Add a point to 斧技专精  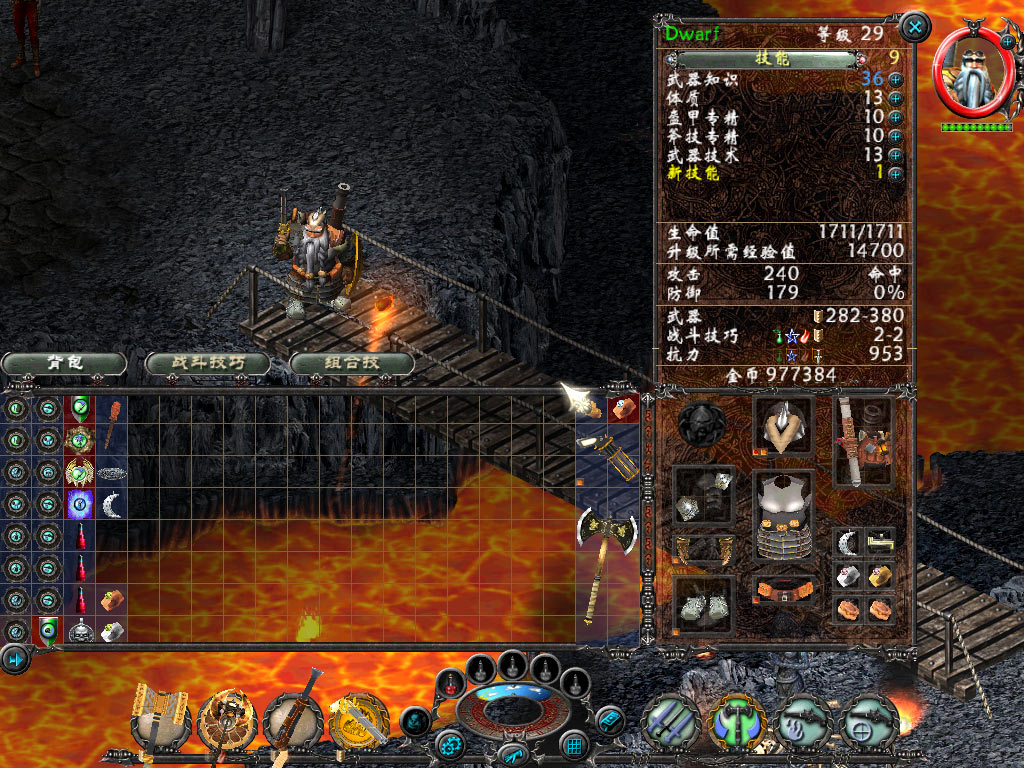coord(895,135)
